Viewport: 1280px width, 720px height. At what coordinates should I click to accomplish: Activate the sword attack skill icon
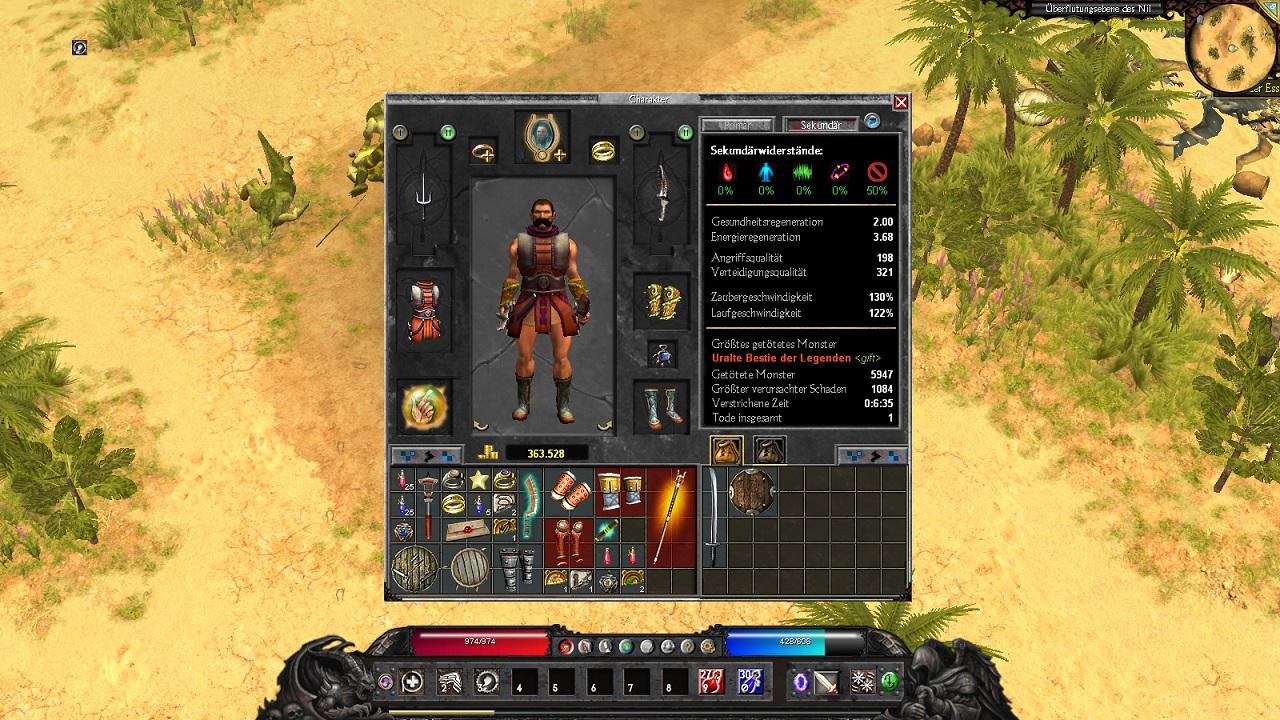(826, 682)
